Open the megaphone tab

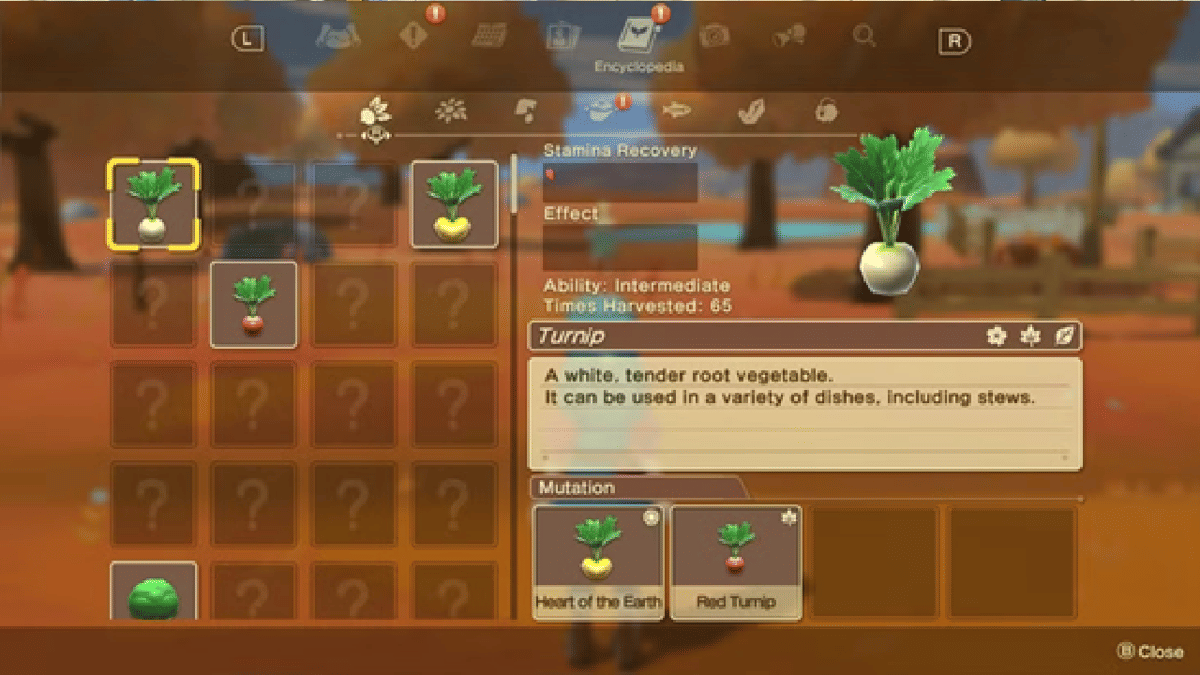pyautogui.click(x=789, y=37)
